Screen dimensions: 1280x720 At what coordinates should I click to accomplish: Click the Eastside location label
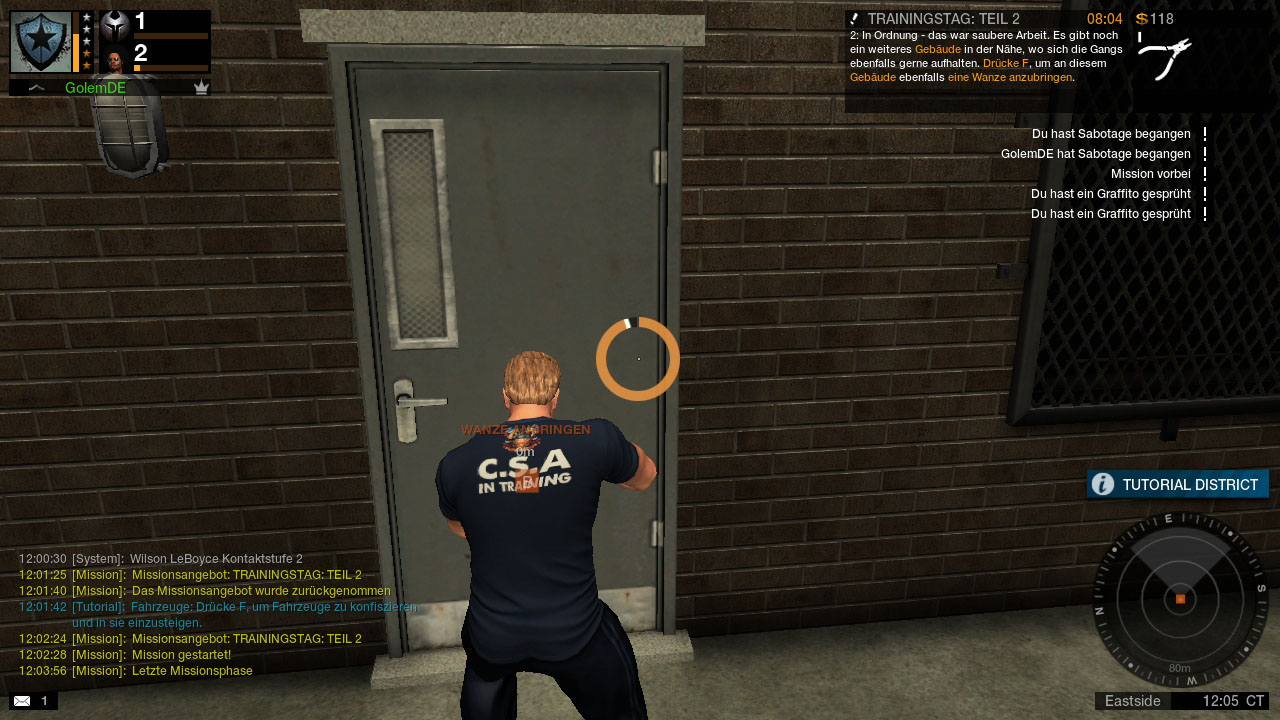[1132, 701]
